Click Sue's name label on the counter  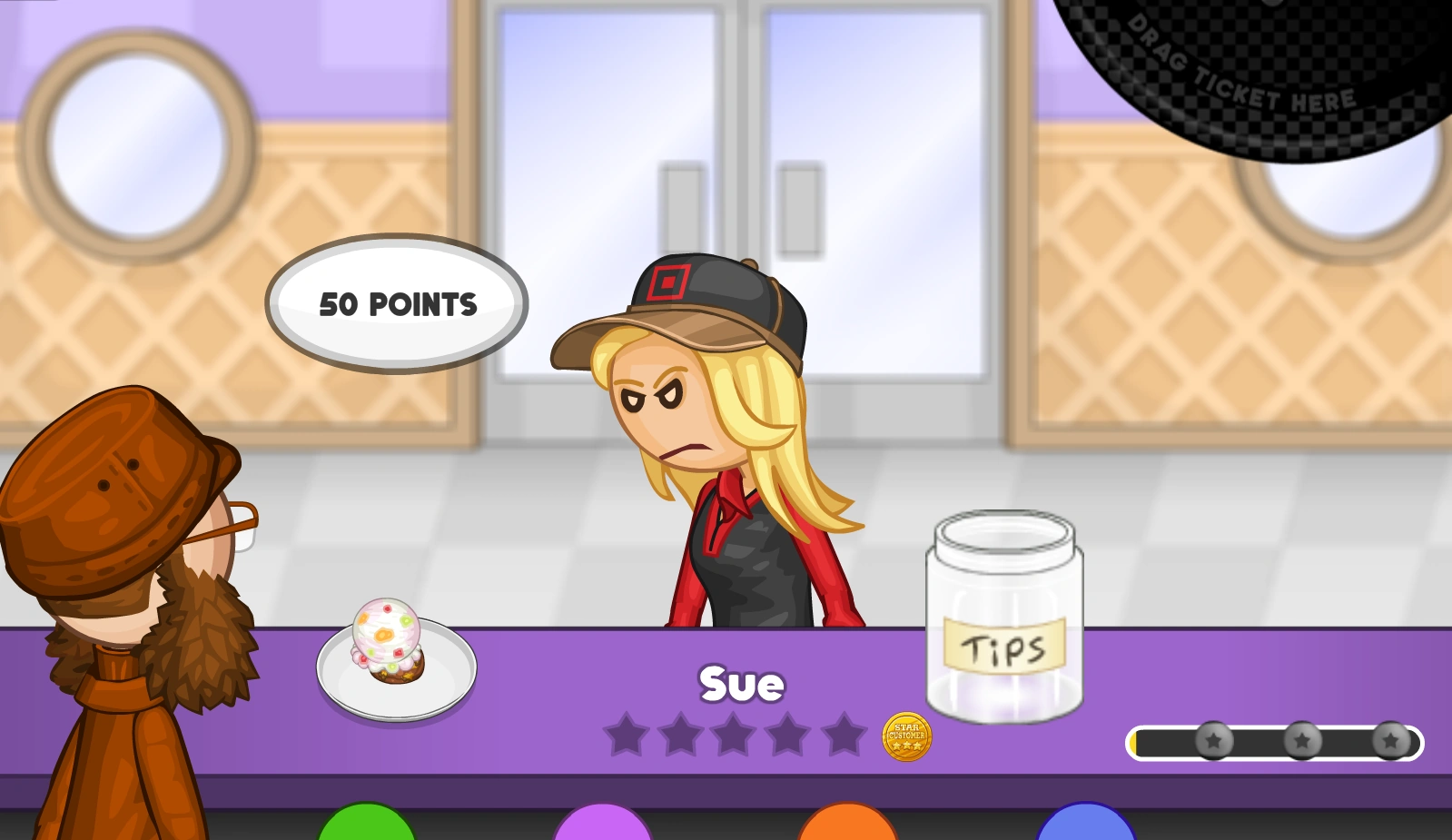click(741, 683)
